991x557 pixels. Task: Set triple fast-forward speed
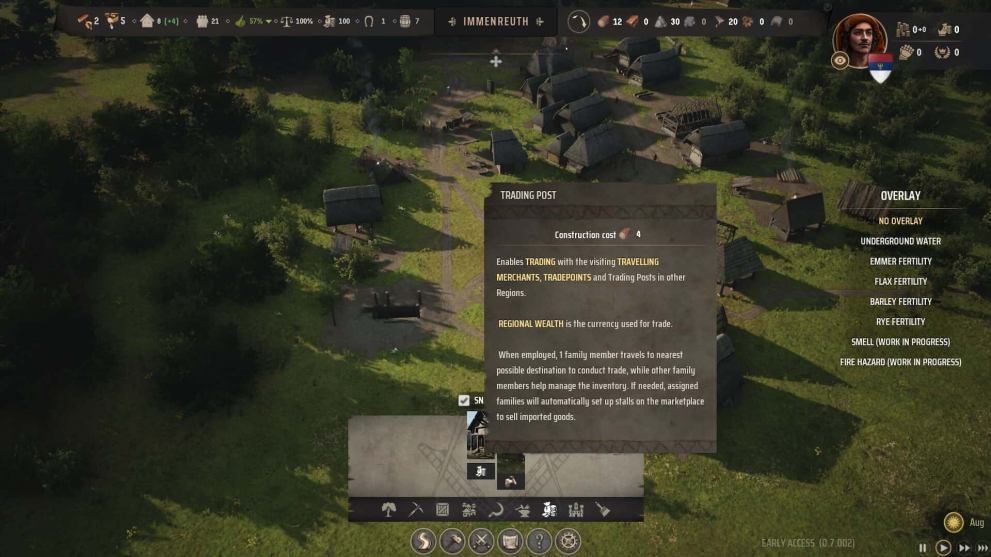click(x=982, y=547)
